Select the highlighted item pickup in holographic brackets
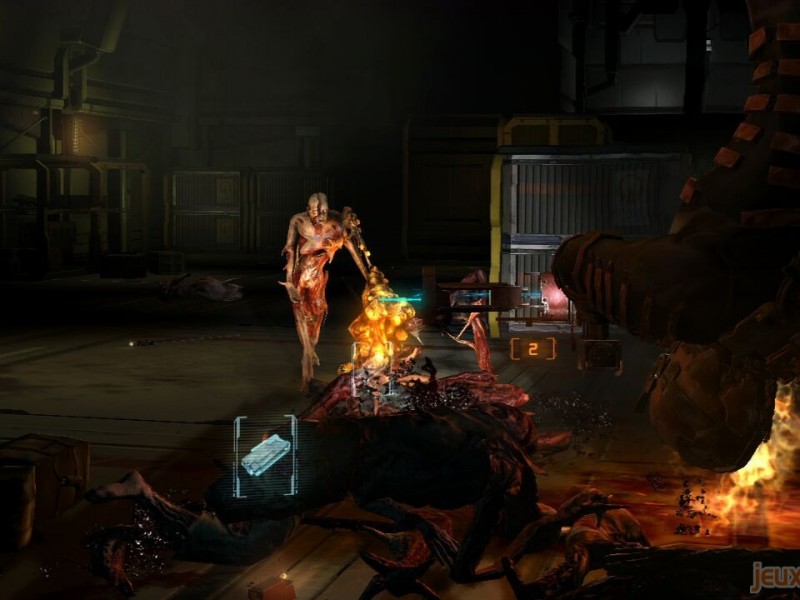 pyautogui.click(x=265, y=456)
